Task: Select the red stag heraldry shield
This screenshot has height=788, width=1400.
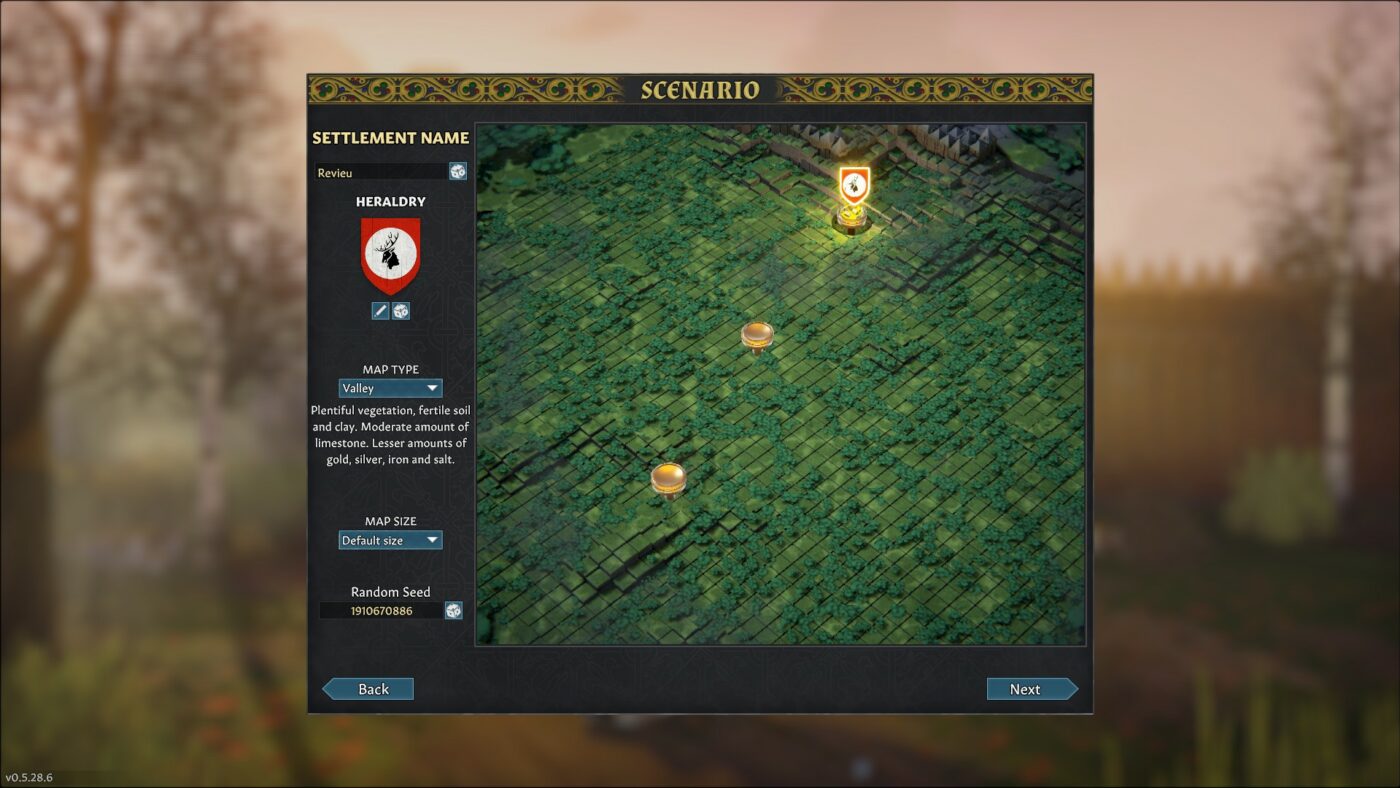Action: pyautogui.click(x=390, y=252)
